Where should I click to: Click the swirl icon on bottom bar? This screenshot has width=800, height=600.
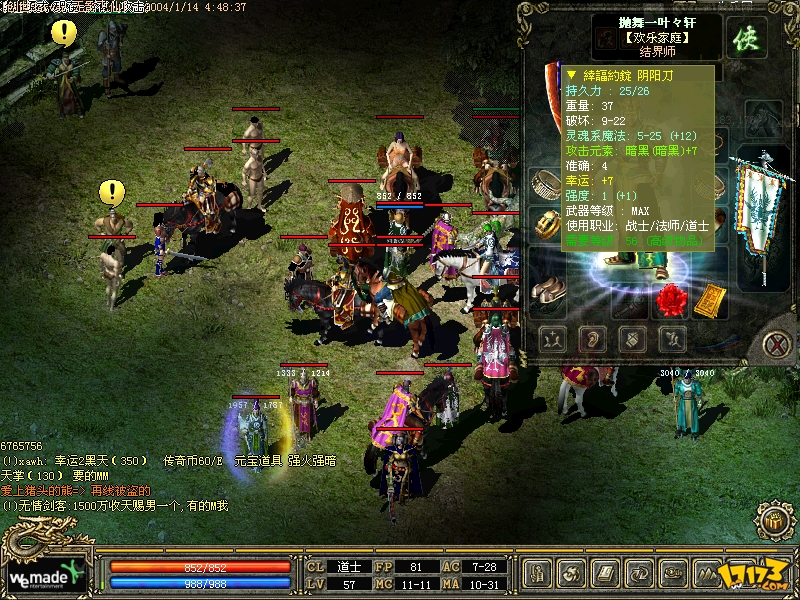pos(571,573)
